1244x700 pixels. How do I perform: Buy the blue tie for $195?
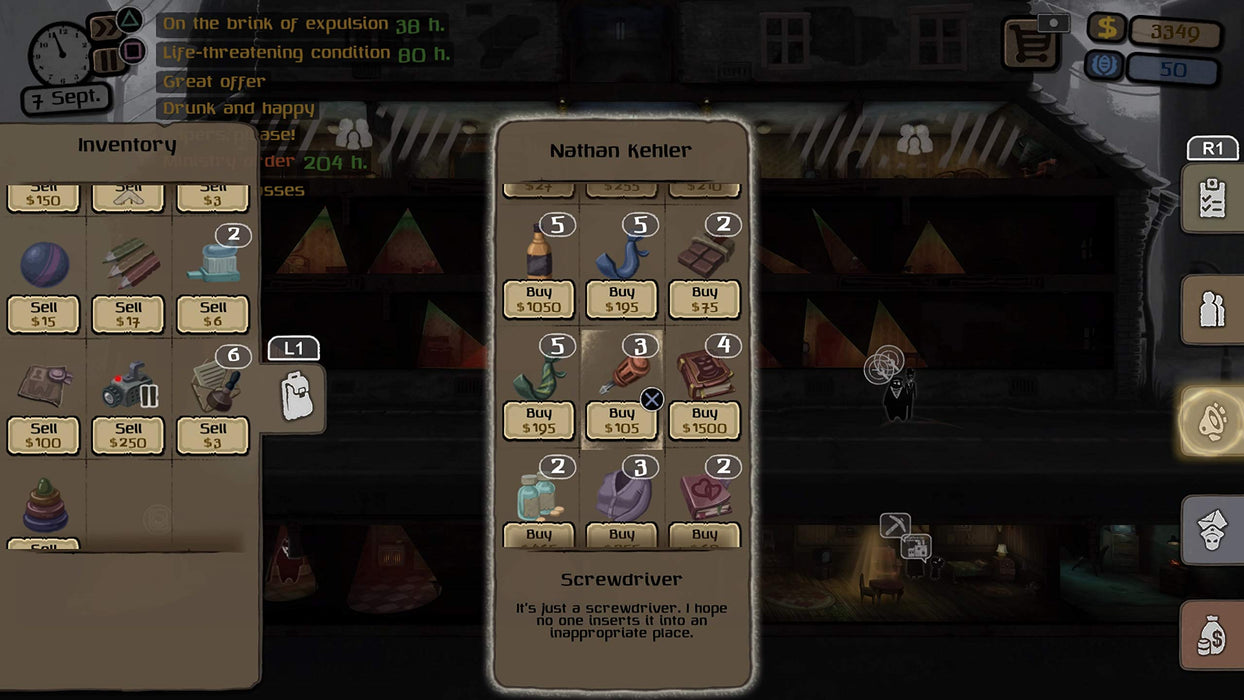click(621, 299)
